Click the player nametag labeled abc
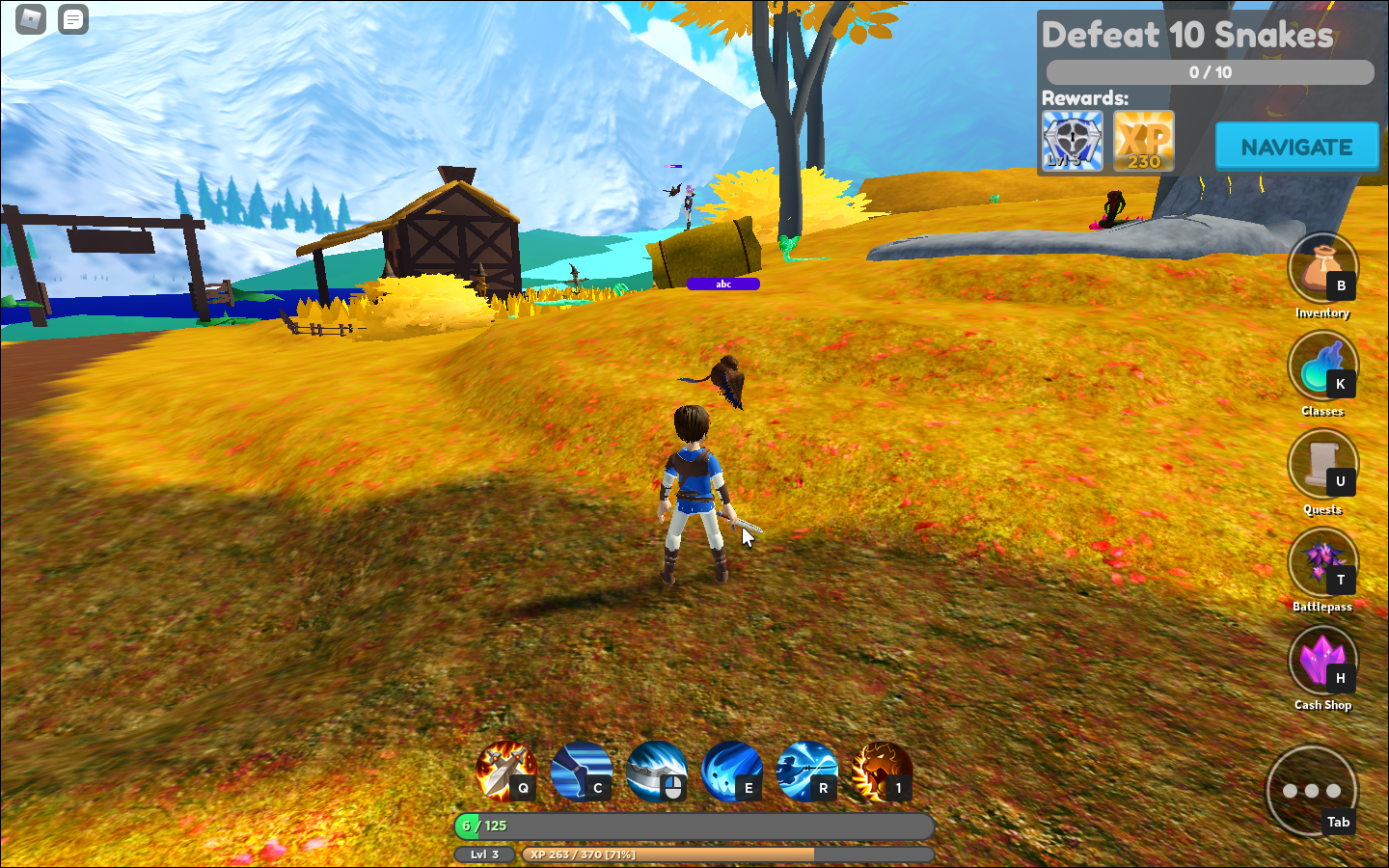 coord(724,284)
